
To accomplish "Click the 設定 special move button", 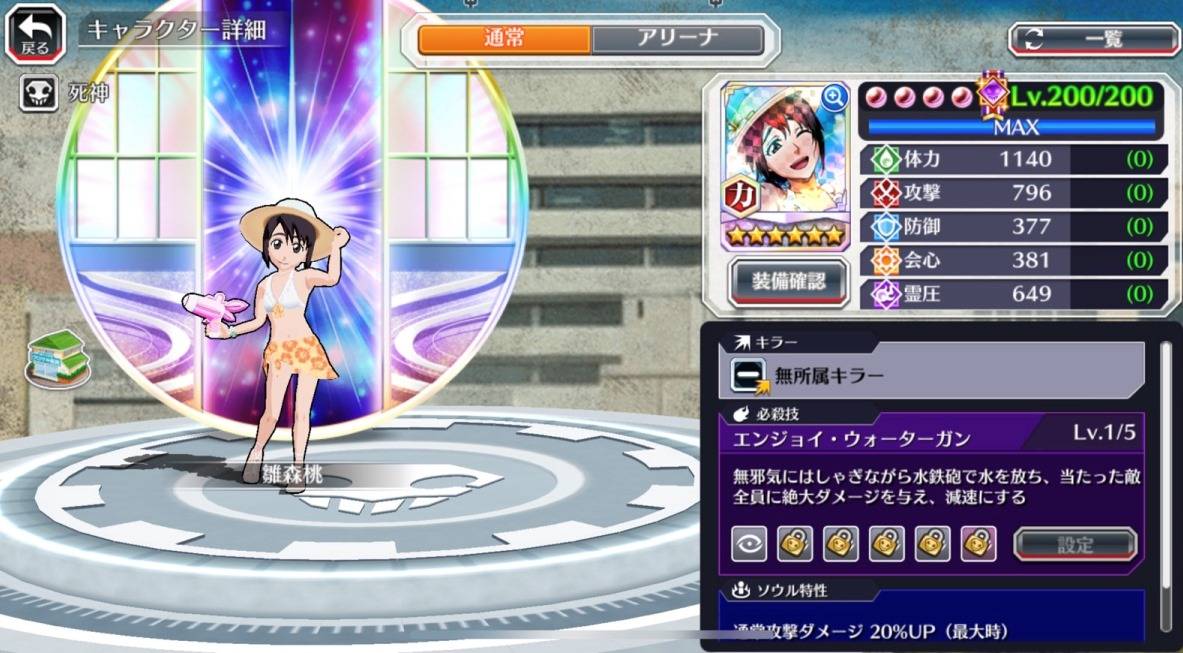I will click(x=1075, y=545).
